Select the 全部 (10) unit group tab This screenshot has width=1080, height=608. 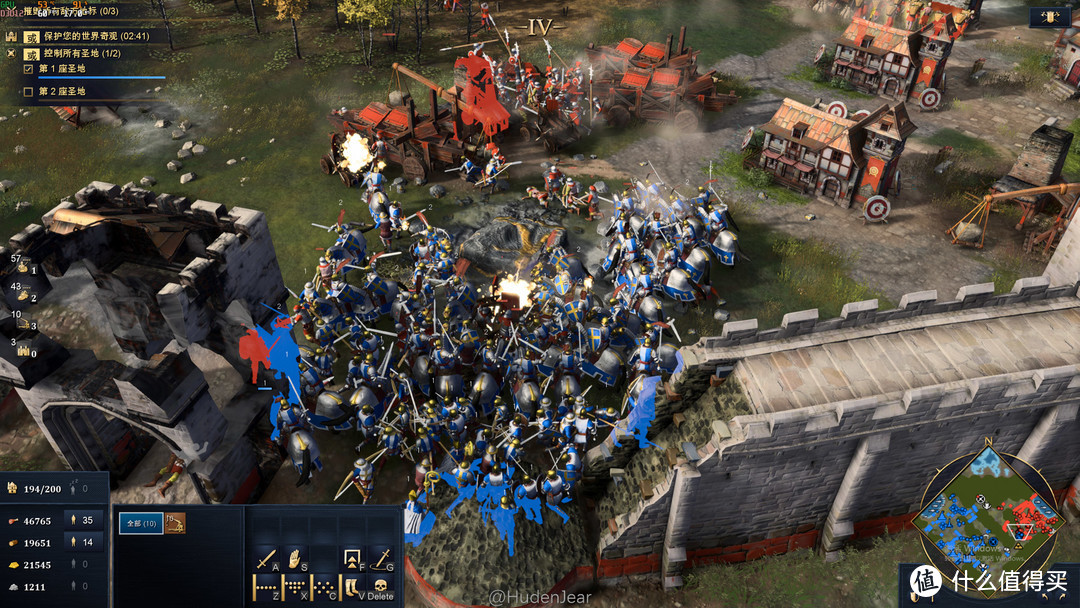click(x=140, y=523)
